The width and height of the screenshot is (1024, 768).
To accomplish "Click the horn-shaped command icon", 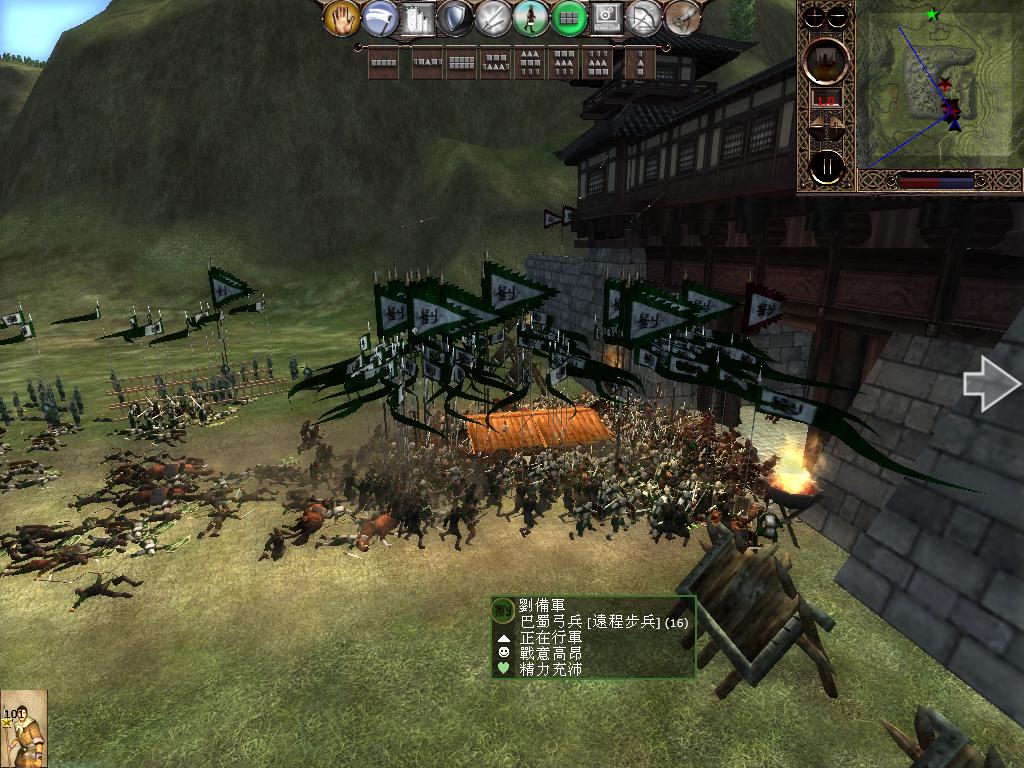I will tap(682, 17).
